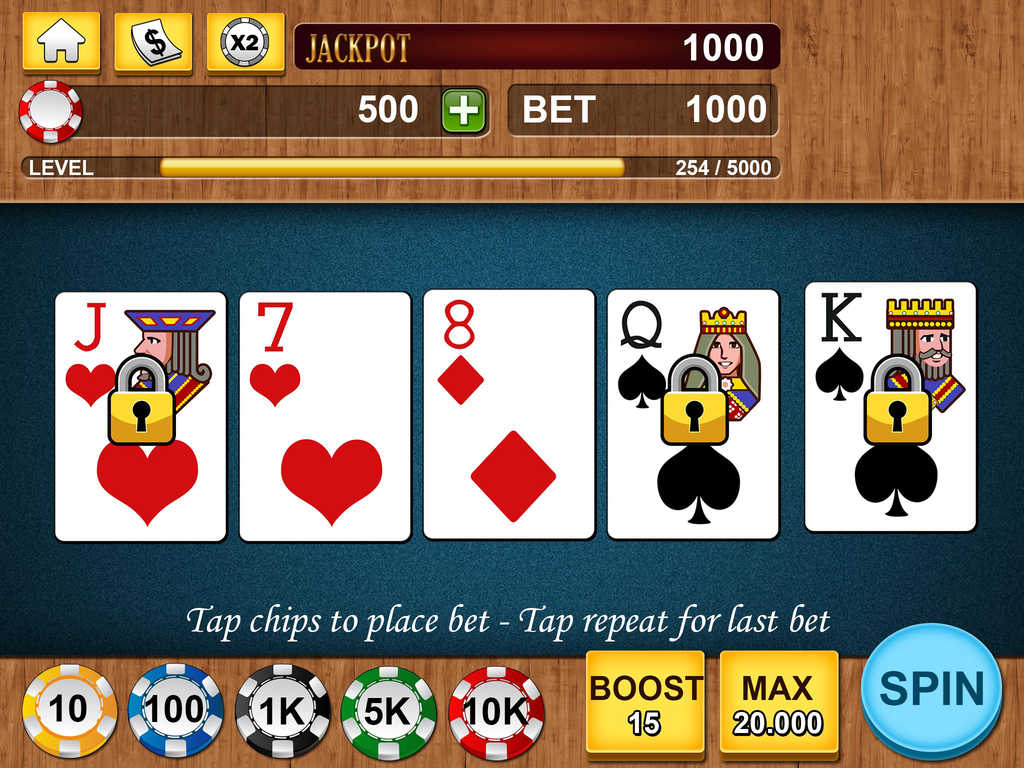Release the King of Spades card
This screenshot has width=1024, height=768.
click(891, 406)
